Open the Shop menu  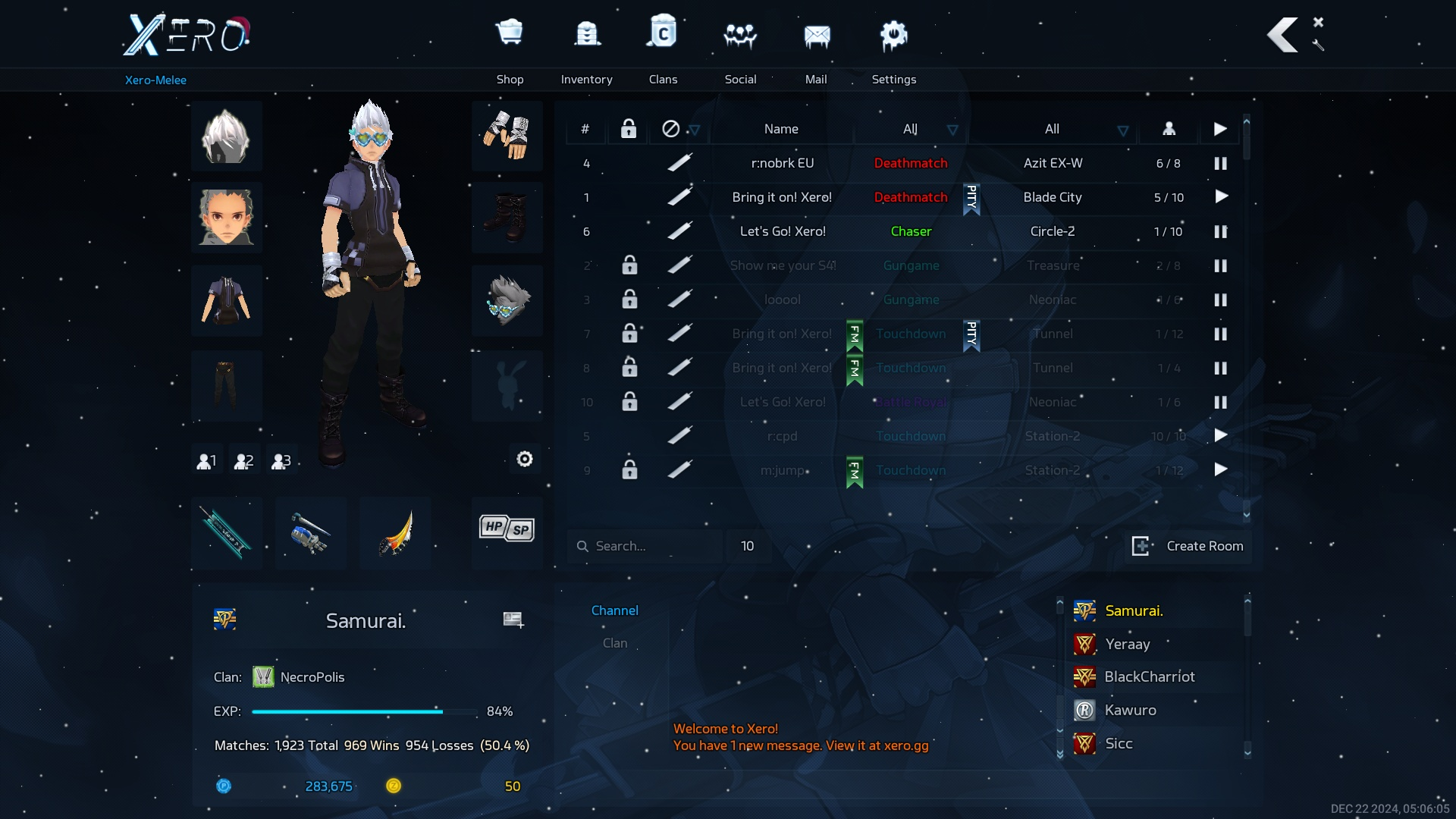tap(510, 47)
